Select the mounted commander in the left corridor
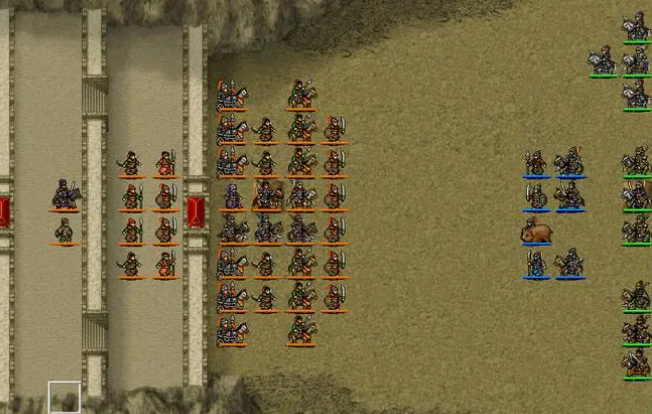Image resolution: width=652 pixels, height=414 pixels. point(65,194)
